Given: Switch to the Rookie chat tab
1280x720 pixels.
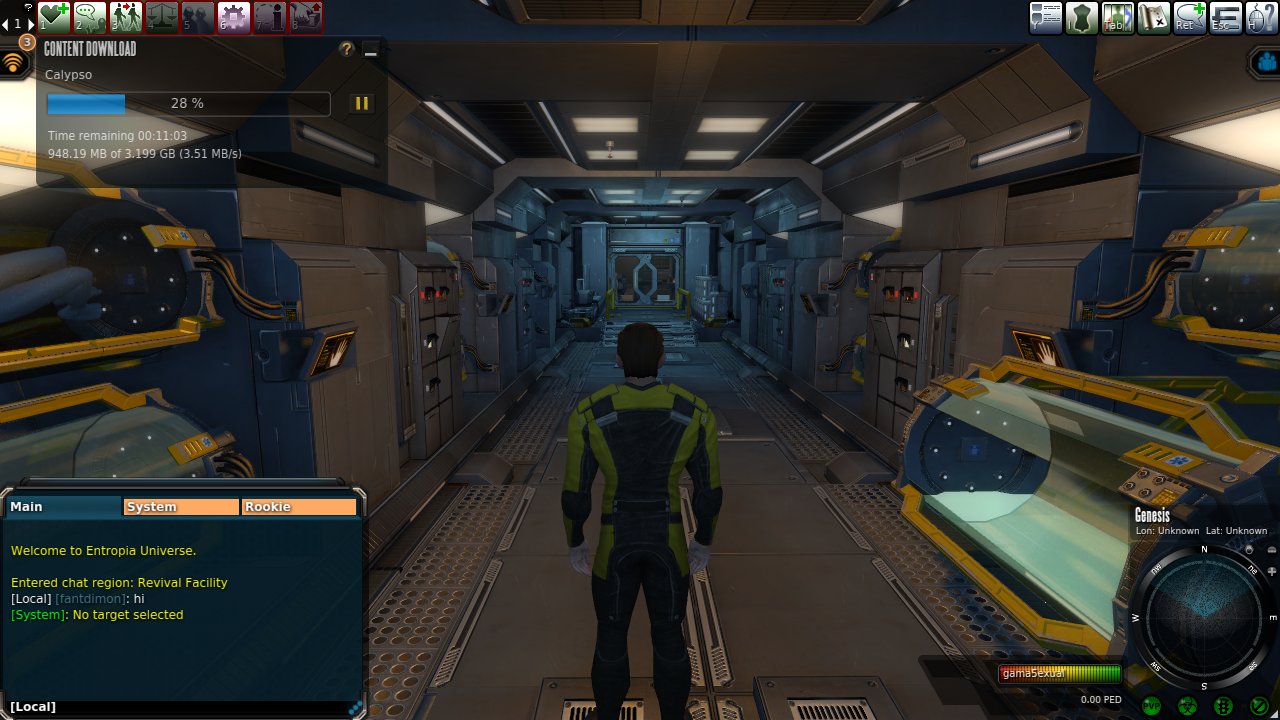Looking at the screenshot, I should click(299, 507).
